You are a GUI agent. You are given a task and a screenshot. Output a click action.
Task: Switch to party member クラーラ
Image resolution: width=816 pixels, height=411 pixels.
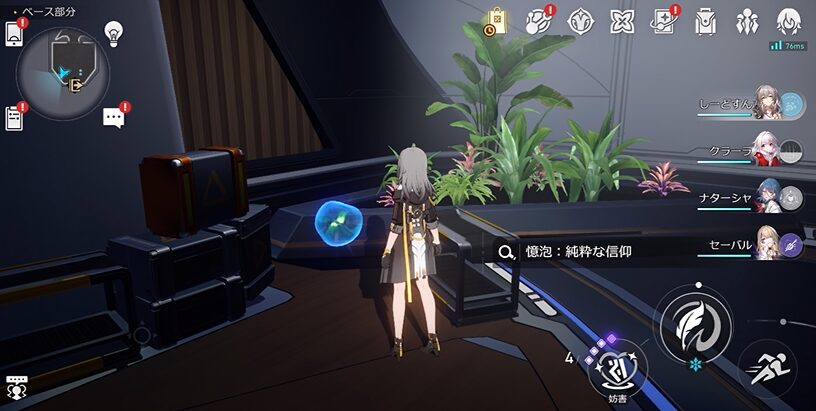coord(767,150)
